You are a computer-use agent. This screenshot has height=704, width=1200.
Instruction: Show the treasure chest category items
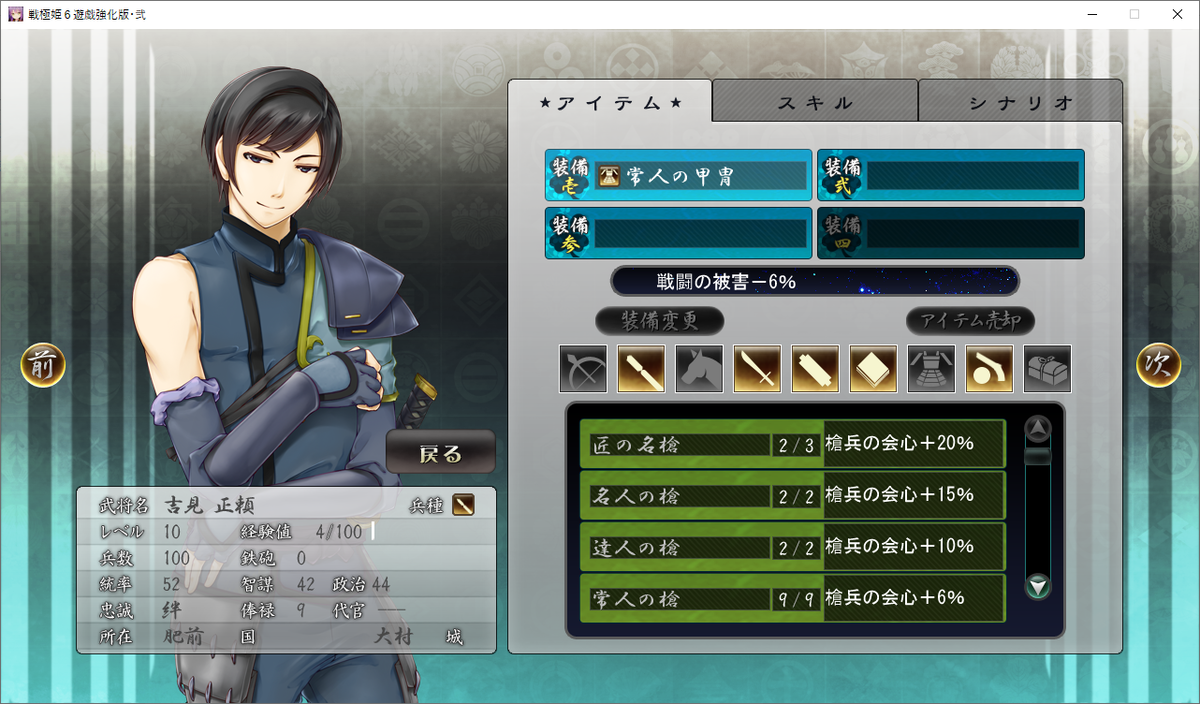point(1047,368)
